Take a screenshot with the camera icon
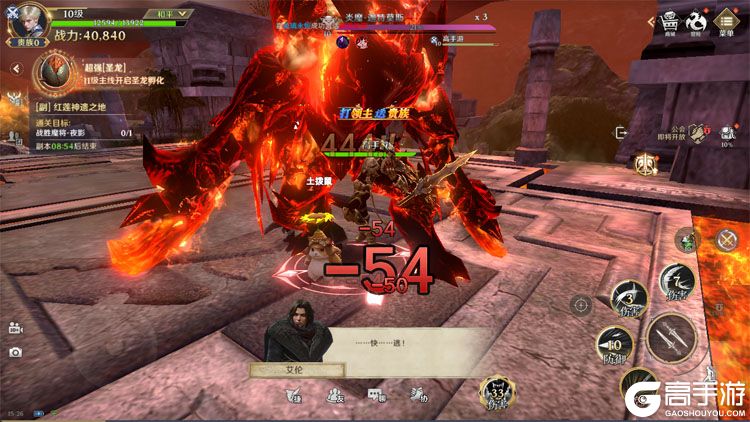Viewport: 750px width, 422px height. coord(15,352)
